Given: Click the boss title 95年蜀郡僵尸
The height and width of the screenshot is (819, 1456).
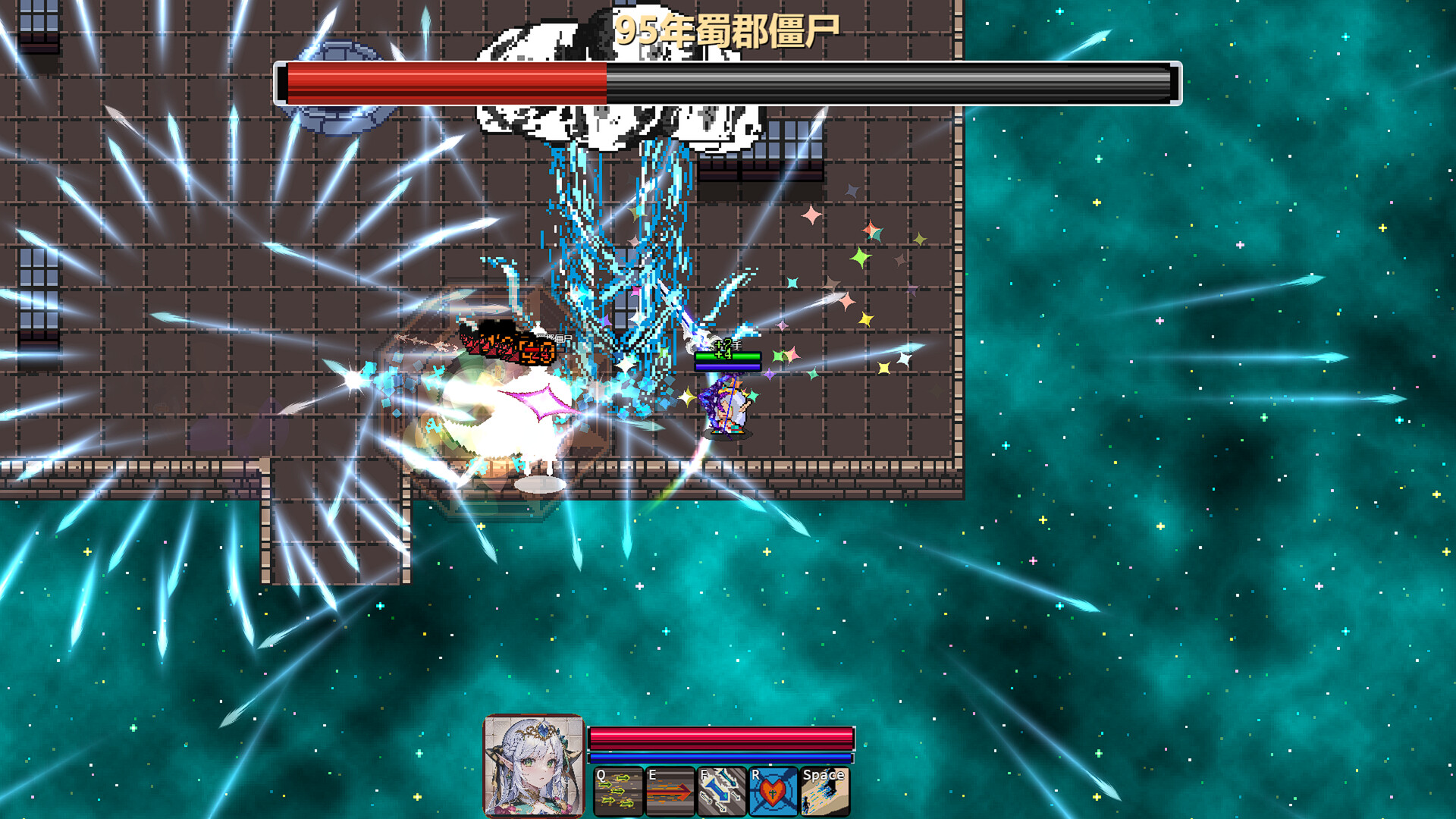Looking at the screenshot, I should click(730, 28).
